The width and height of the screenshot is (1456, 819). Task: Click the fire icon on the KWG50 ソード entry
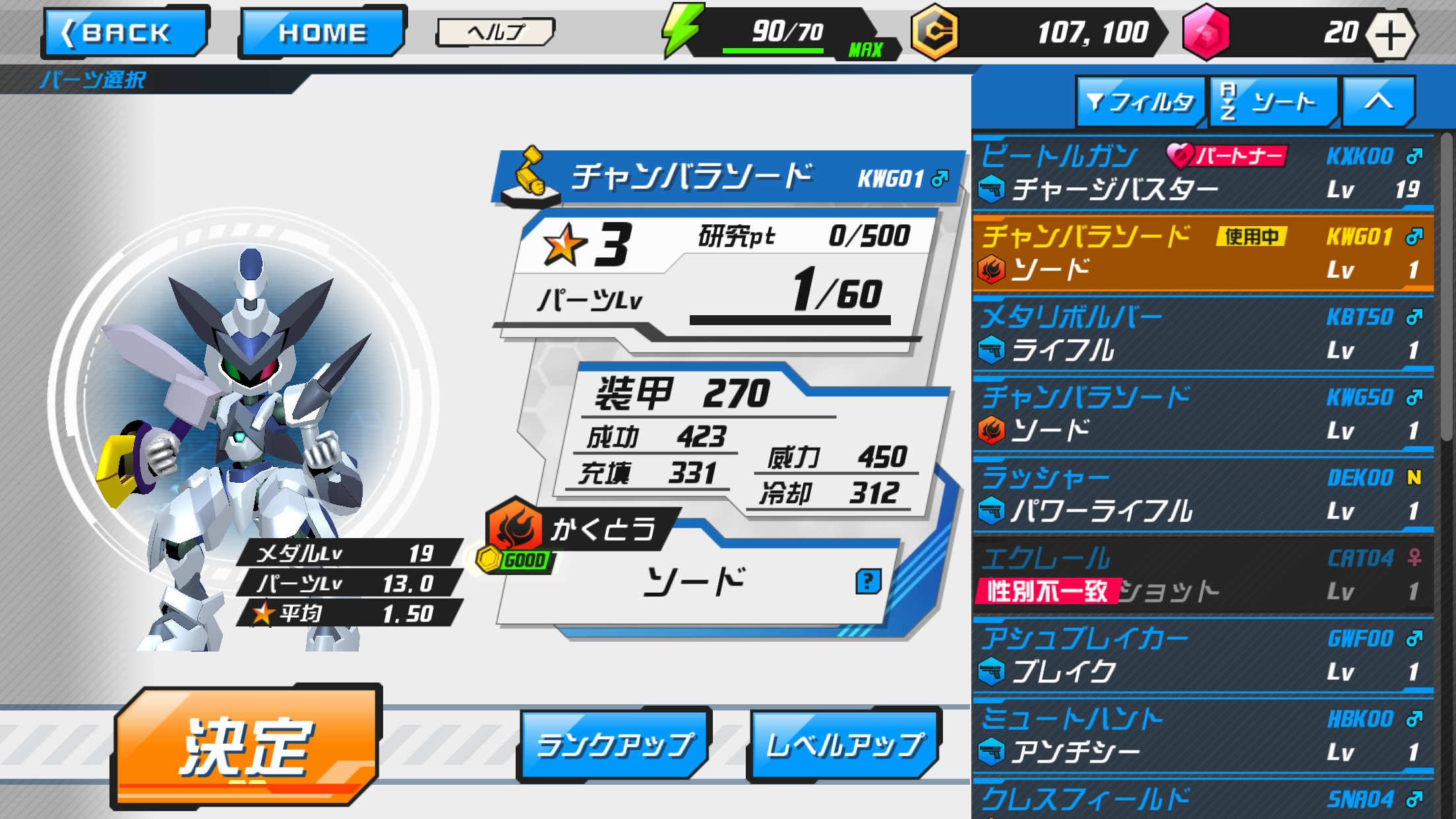(992, 429)
